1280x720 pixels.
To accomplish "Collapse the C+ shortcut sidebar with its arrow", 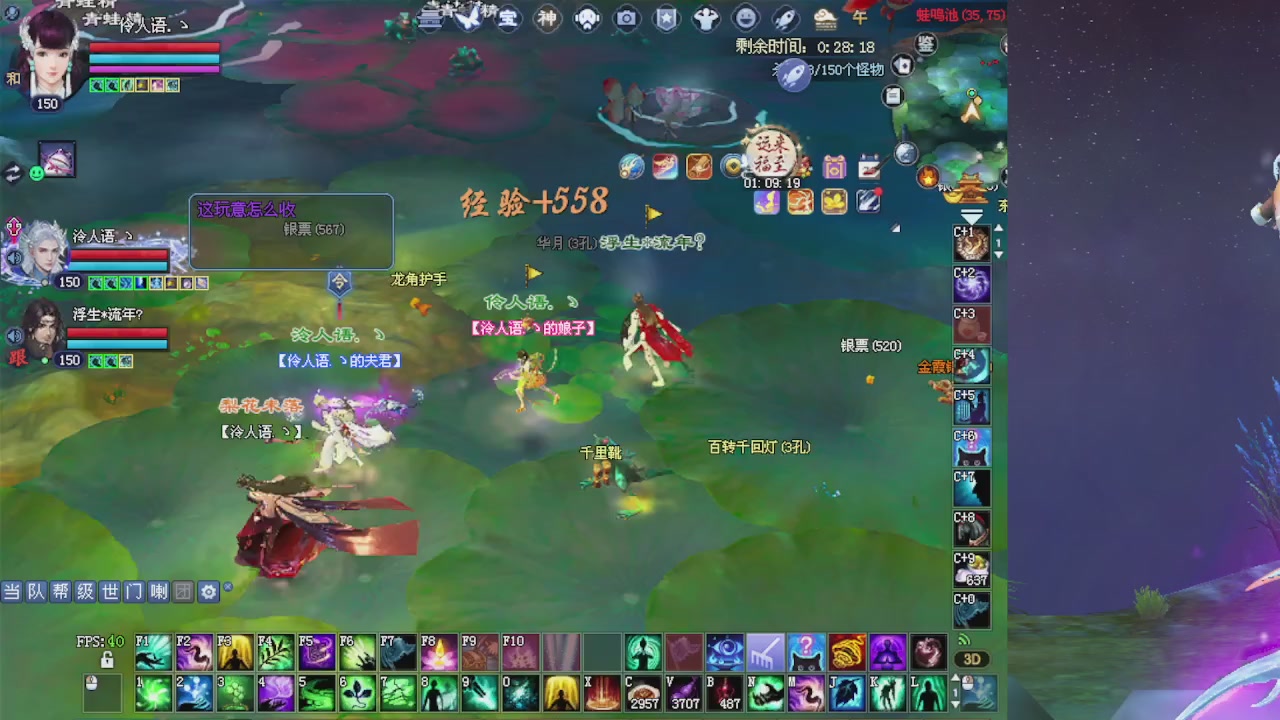I will (972, 216).
